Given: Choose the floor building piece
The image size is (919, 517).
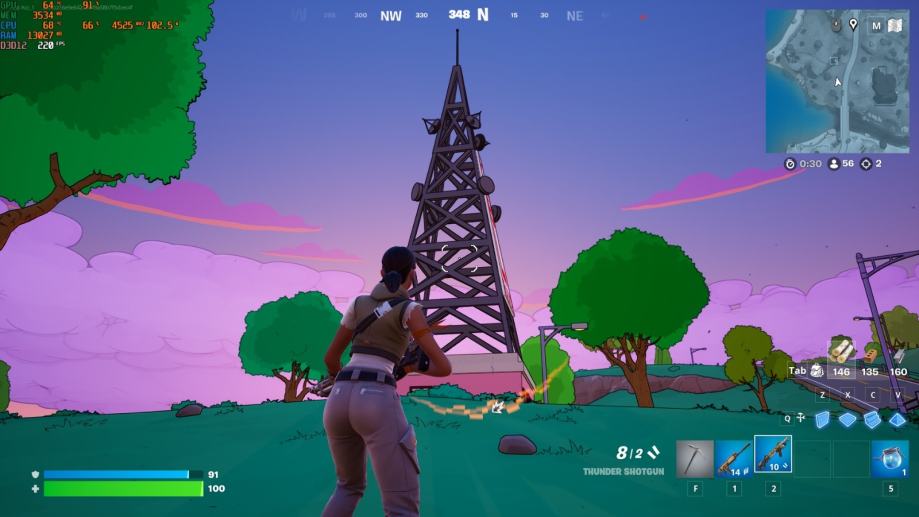Looking at the screenshot, I should tap(848, 419).
